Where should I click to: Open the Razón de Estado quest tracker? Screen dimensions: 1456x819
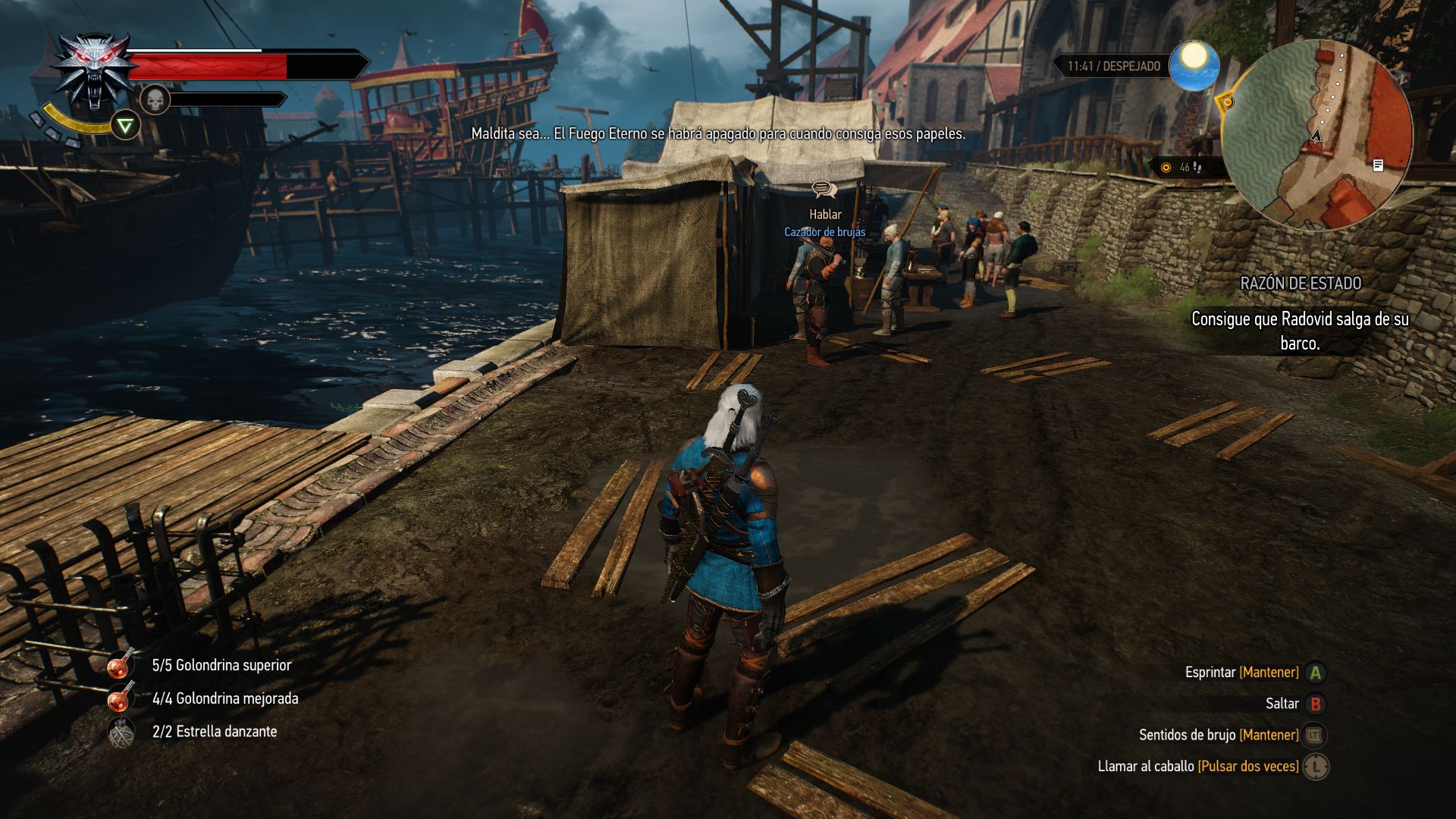1300,284
